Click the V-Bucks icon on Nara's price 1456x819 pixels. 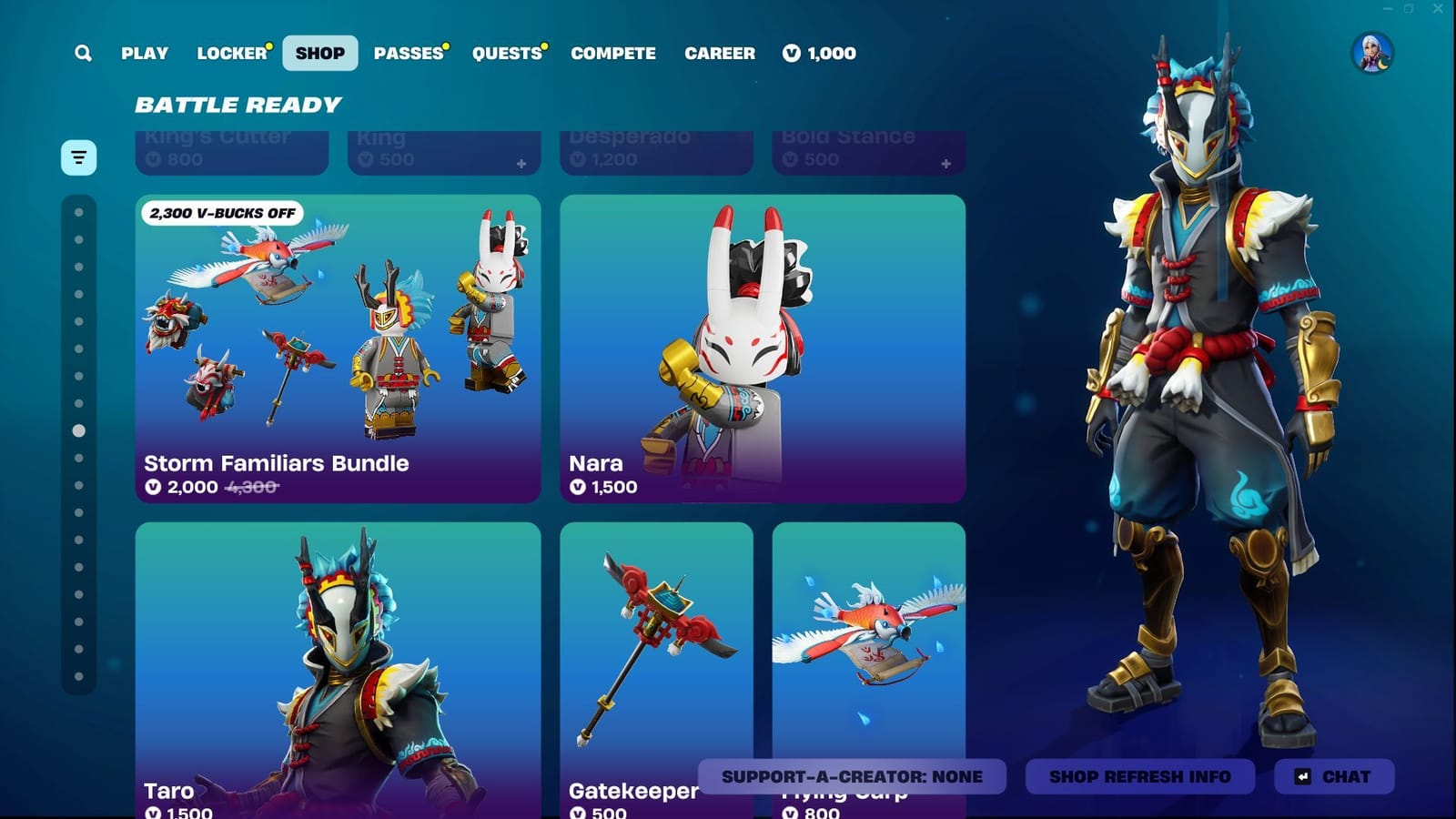click(576, 487)
